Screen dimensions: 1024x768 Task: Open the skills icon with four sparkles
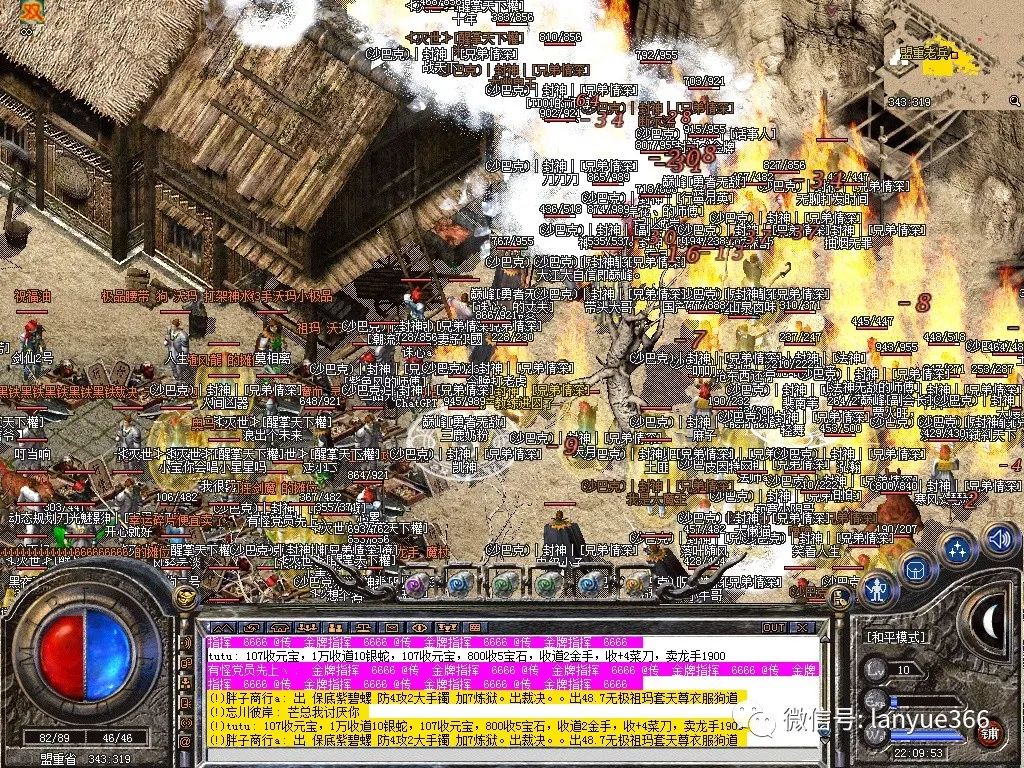(957, 548)
